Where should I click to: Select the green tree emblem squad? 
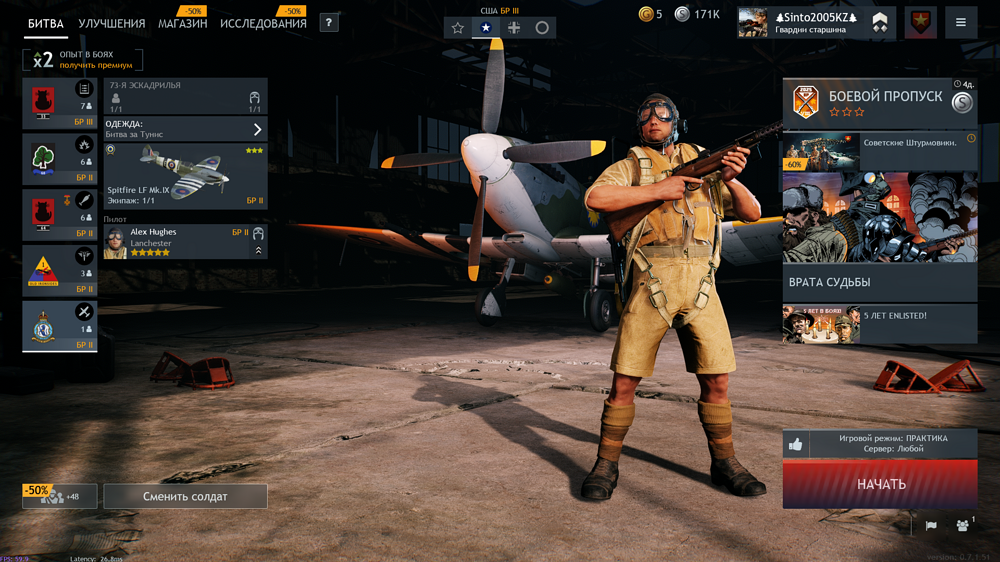[59, 160]
